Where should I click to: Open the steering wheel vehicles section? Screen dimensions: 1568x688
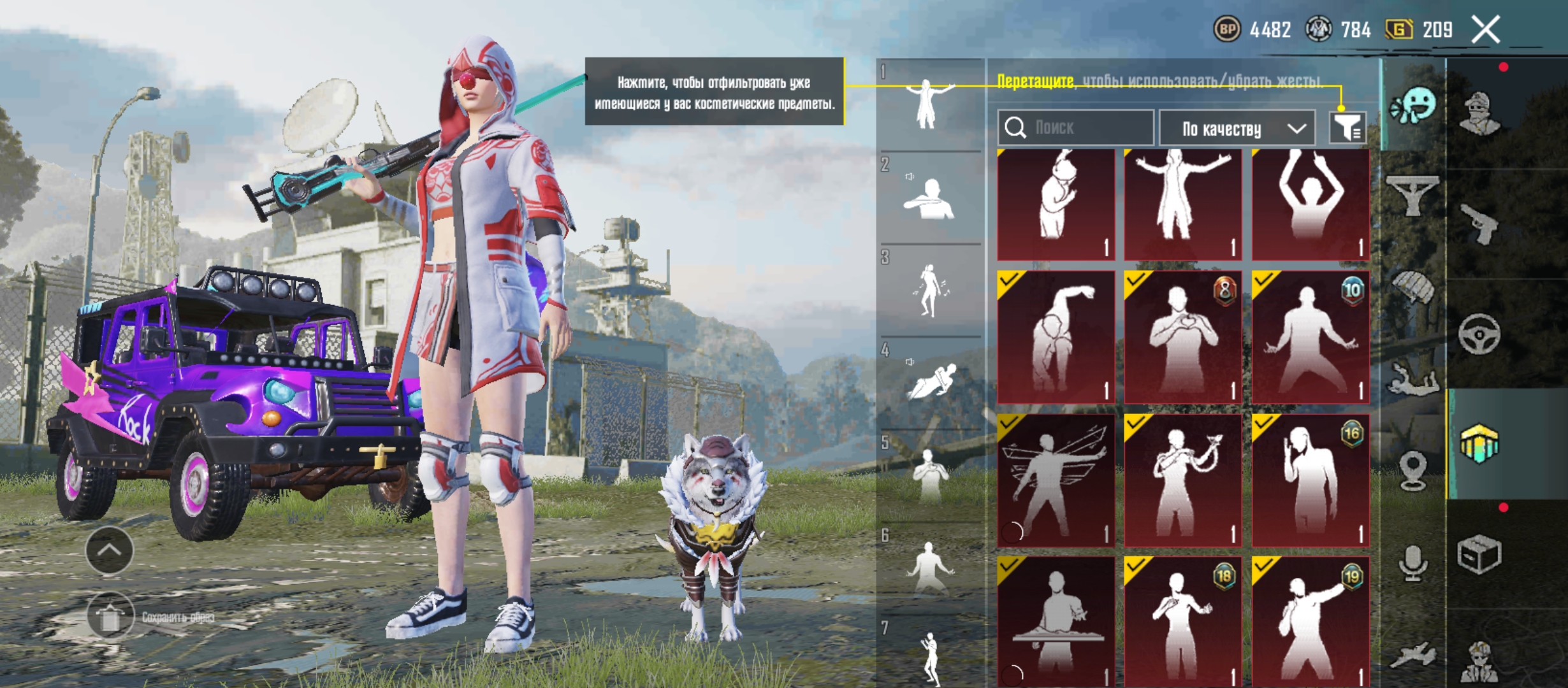[x=1479, y=333]
